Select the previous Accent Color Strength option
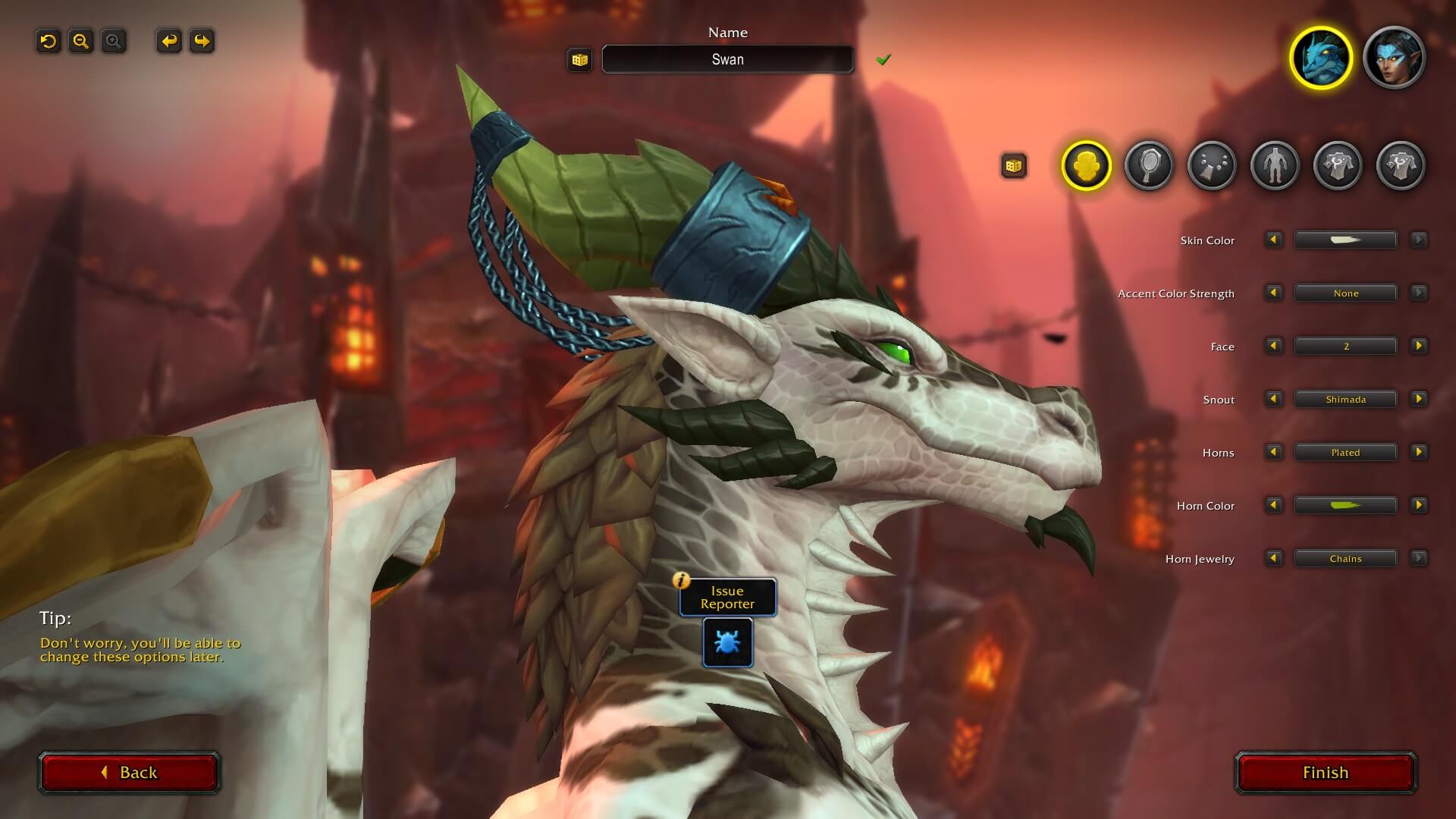 1273,293
